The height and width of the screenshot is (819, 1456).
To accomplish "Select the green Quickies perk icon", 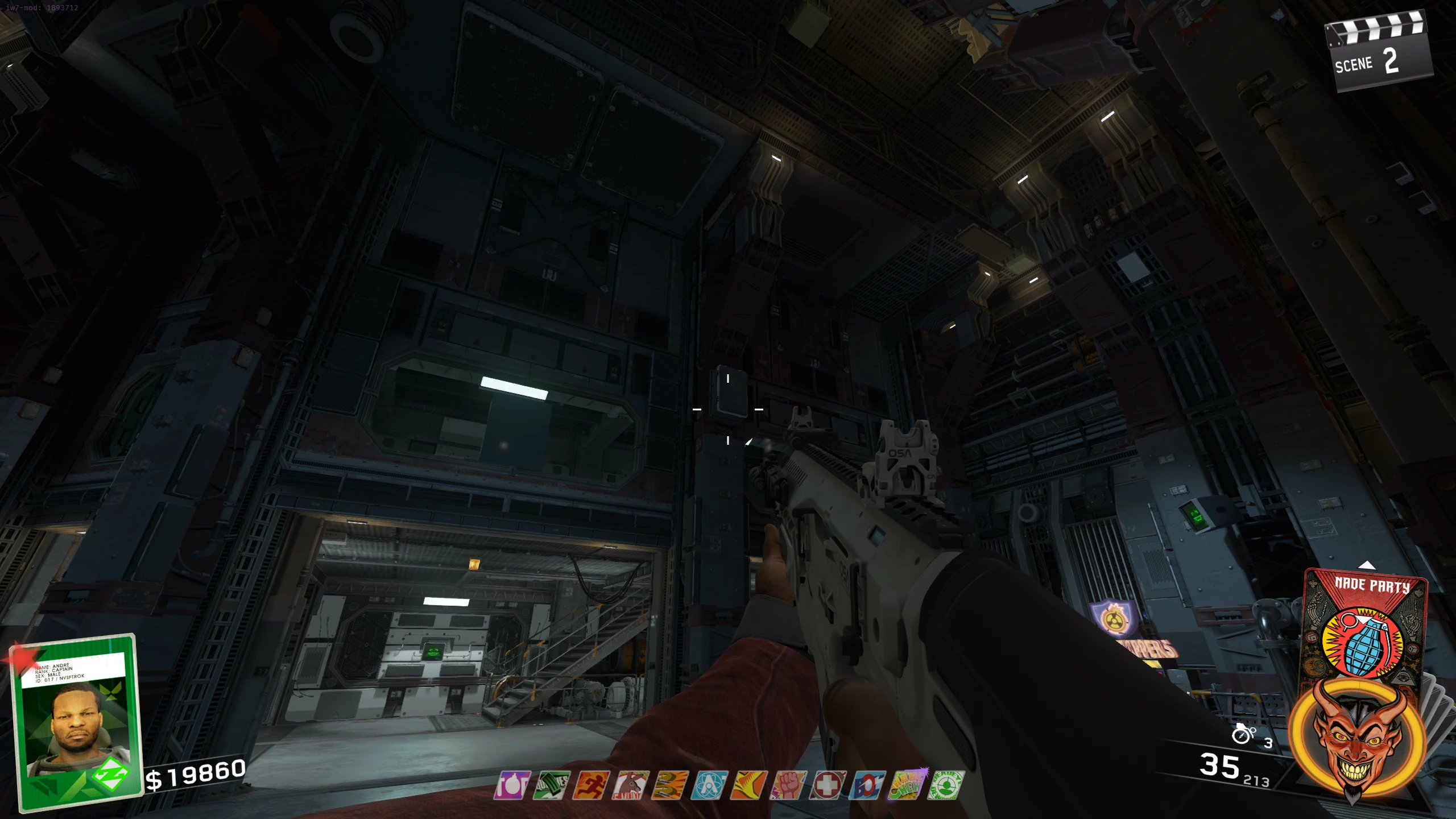I will (x=552, y=785).
